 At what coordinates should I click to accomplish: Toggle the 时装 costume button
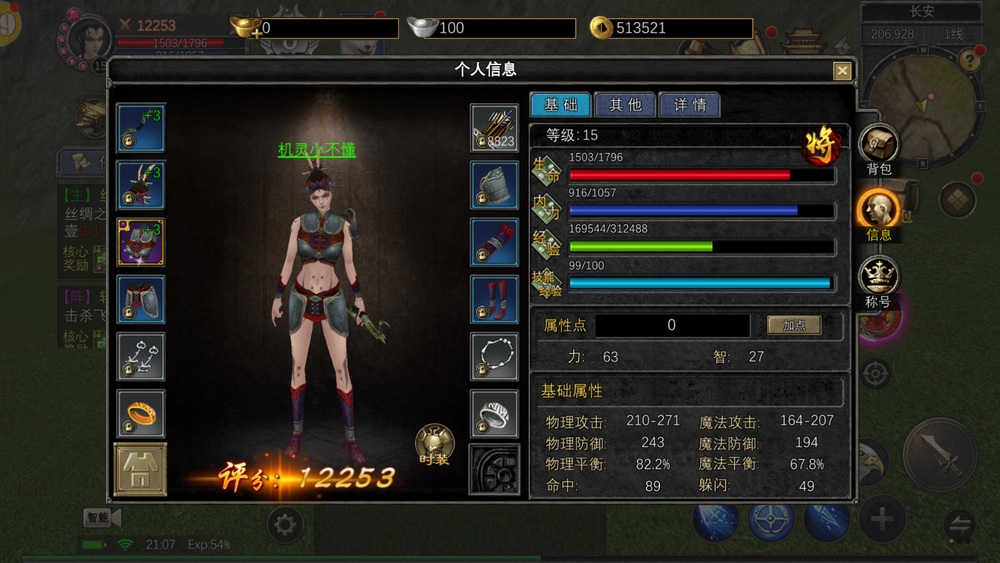coord(434,445)
